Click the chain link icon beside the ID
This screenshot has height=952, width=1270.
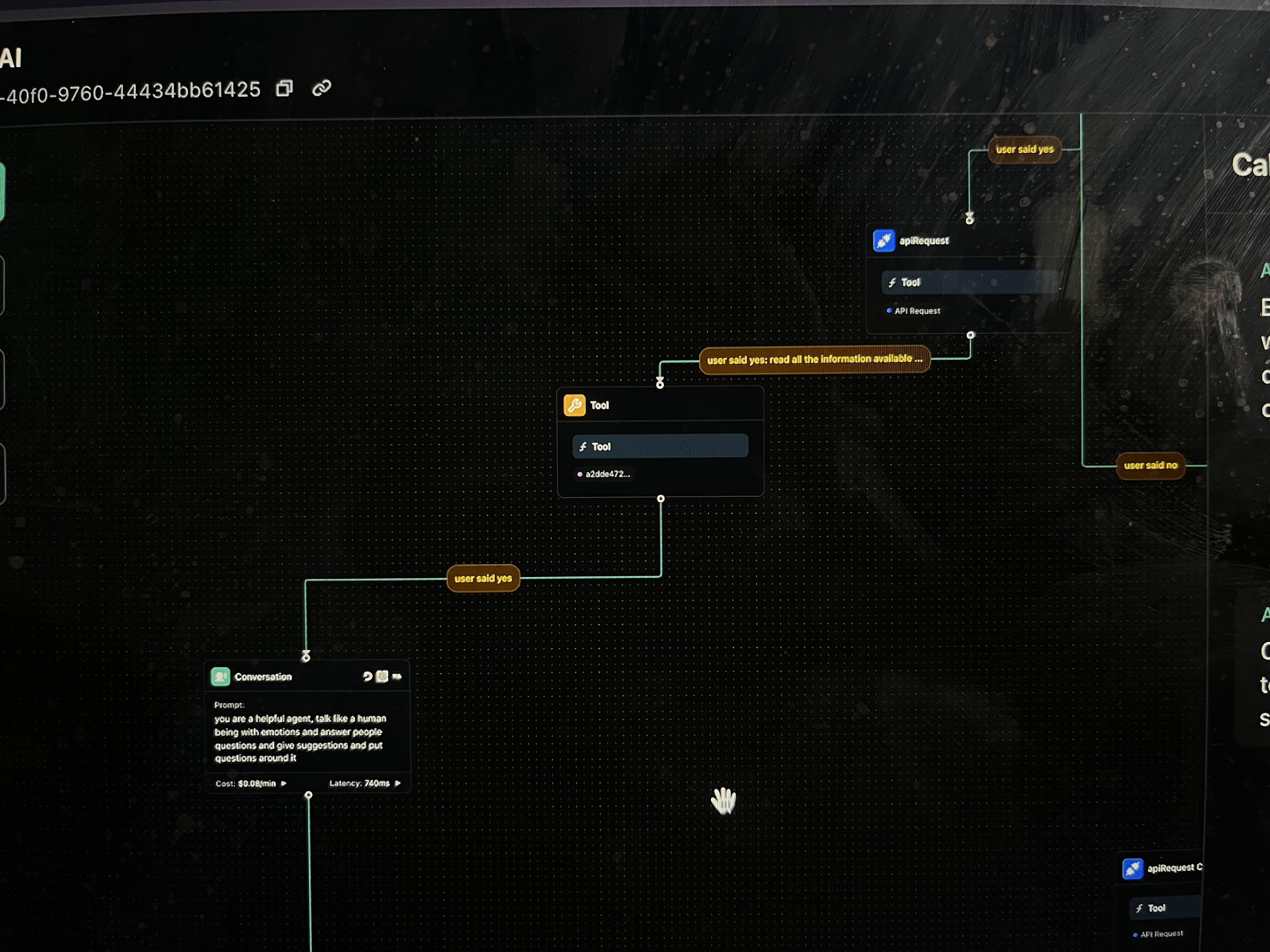pyautogui.click(x=322, y=88)
